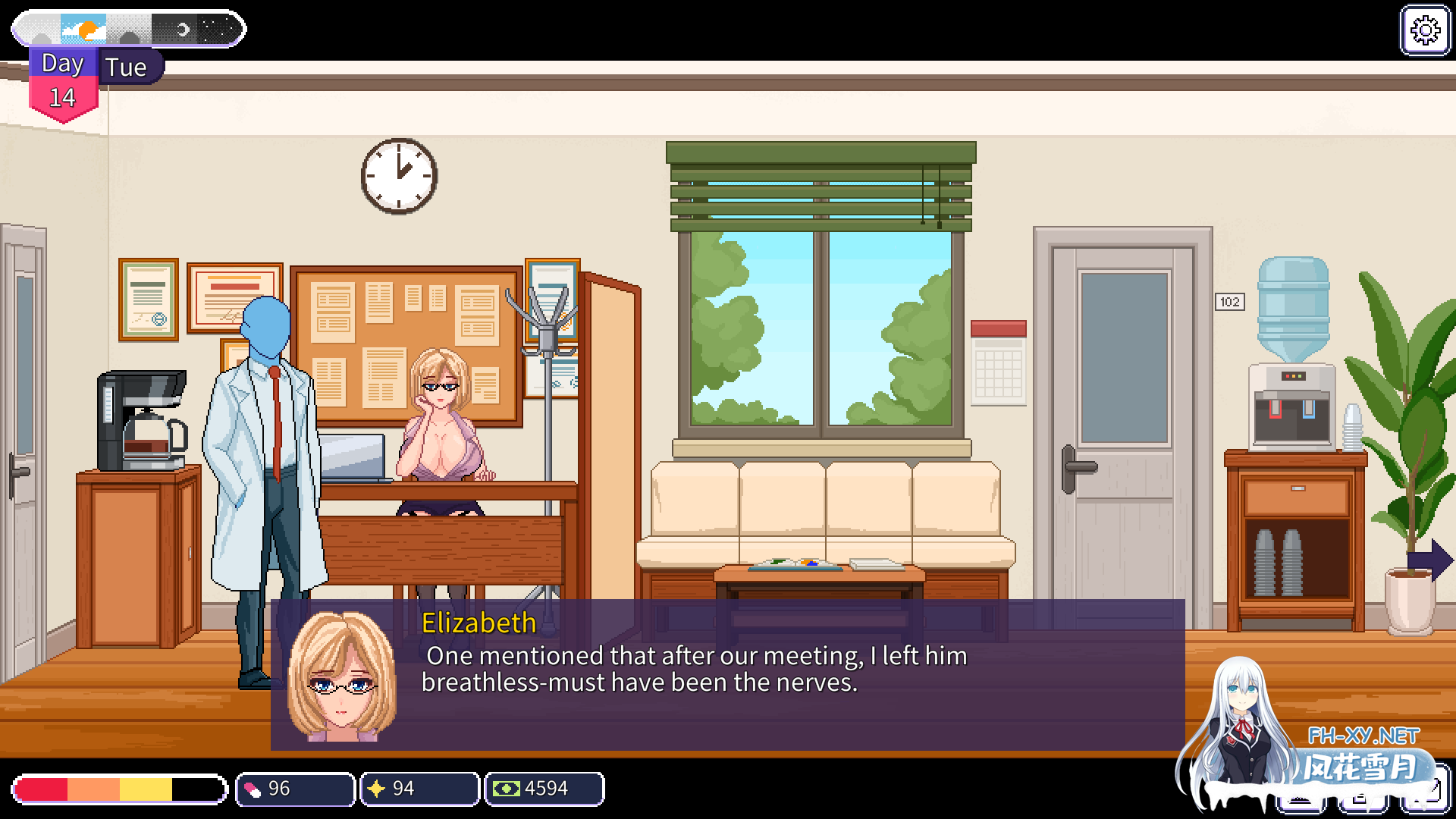The height and width of the screenshot is (819, 1456).
Task: Go to the next room with right arrow
Action: click(x=1430, y=560)
